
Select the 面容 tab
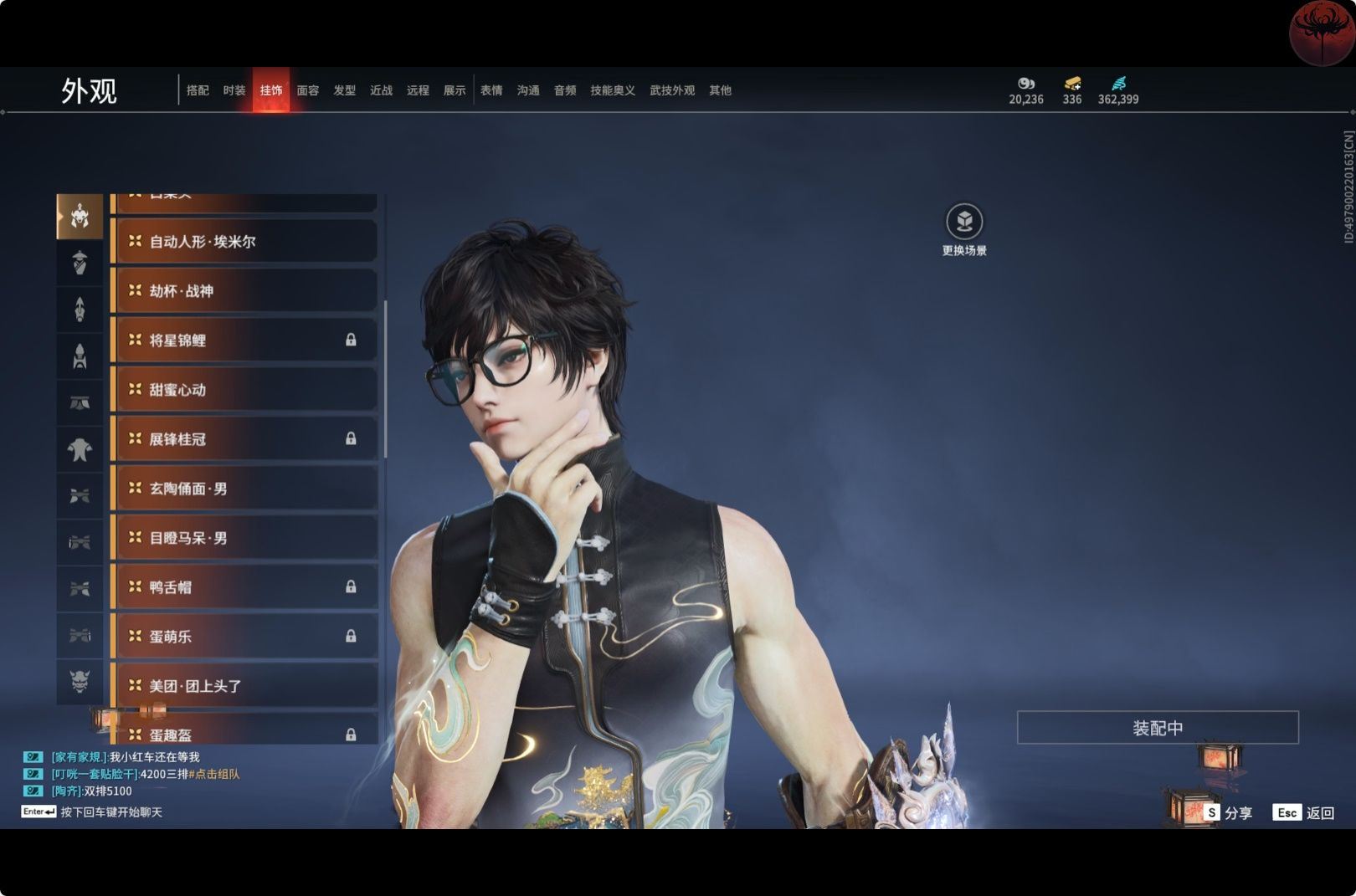308,90
